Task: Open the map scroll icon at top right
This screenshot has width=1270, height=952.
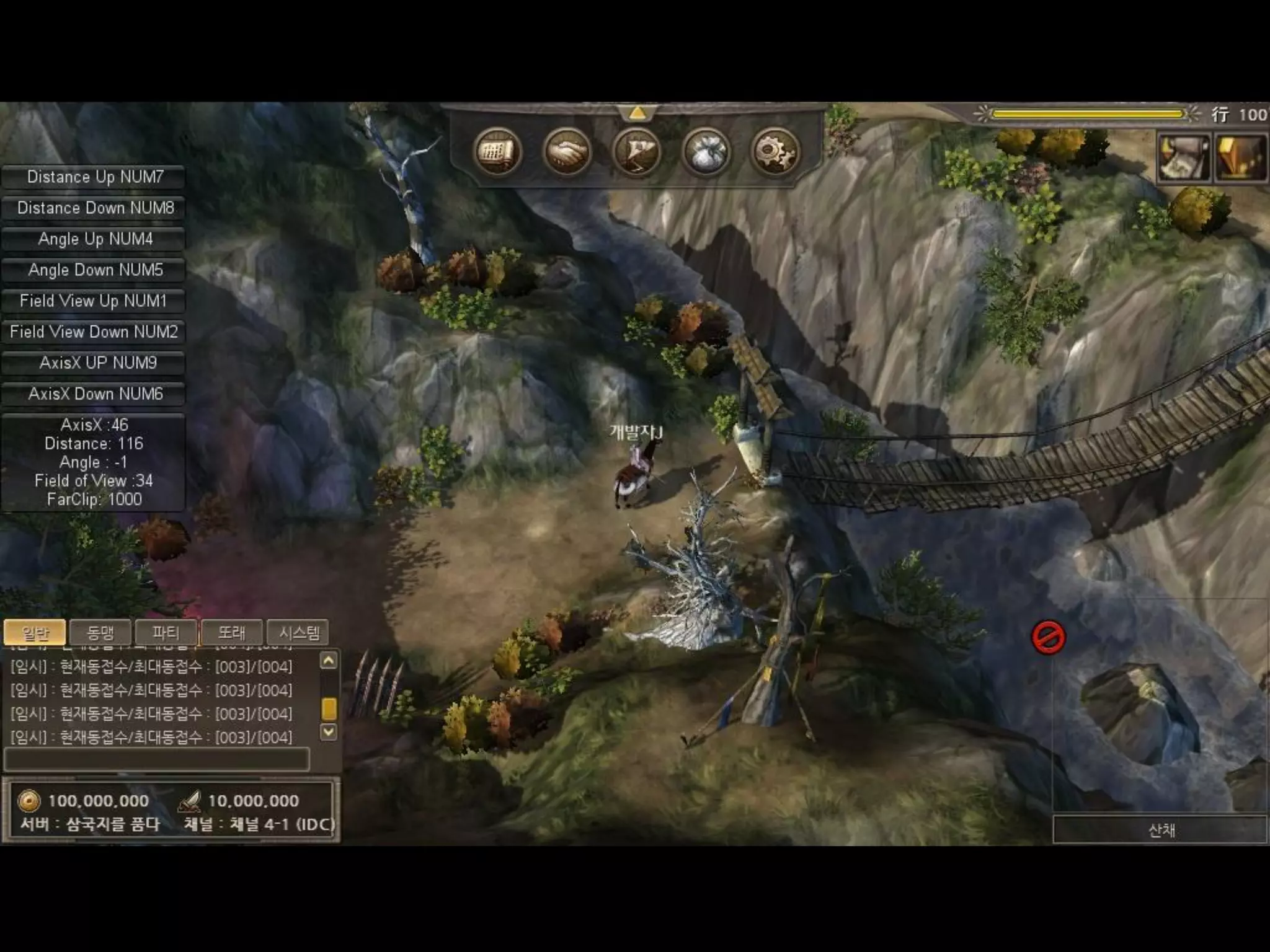Action: pos(1183,157)
